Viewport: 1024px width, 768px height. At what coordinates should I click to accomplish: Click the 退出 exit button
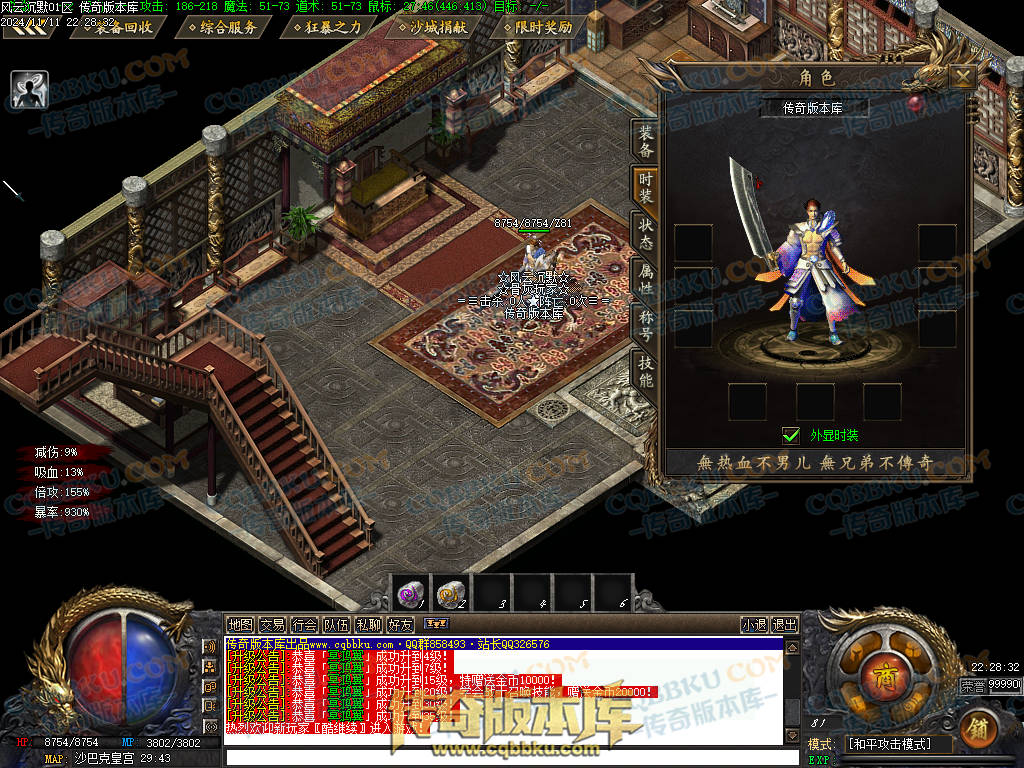(x=785, y=625)
